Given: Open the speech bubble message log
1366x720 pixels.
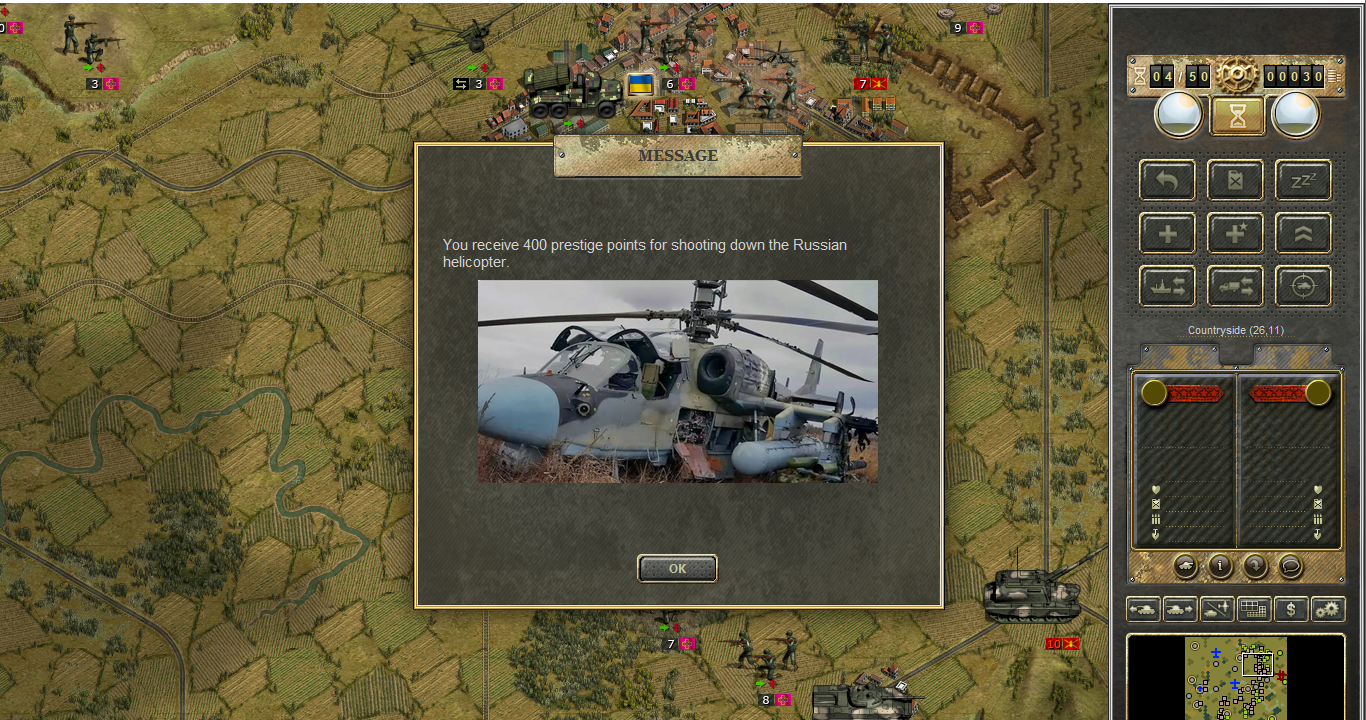Looking at the screenshot, I should pyautogui.click(x=1291, y=566).
